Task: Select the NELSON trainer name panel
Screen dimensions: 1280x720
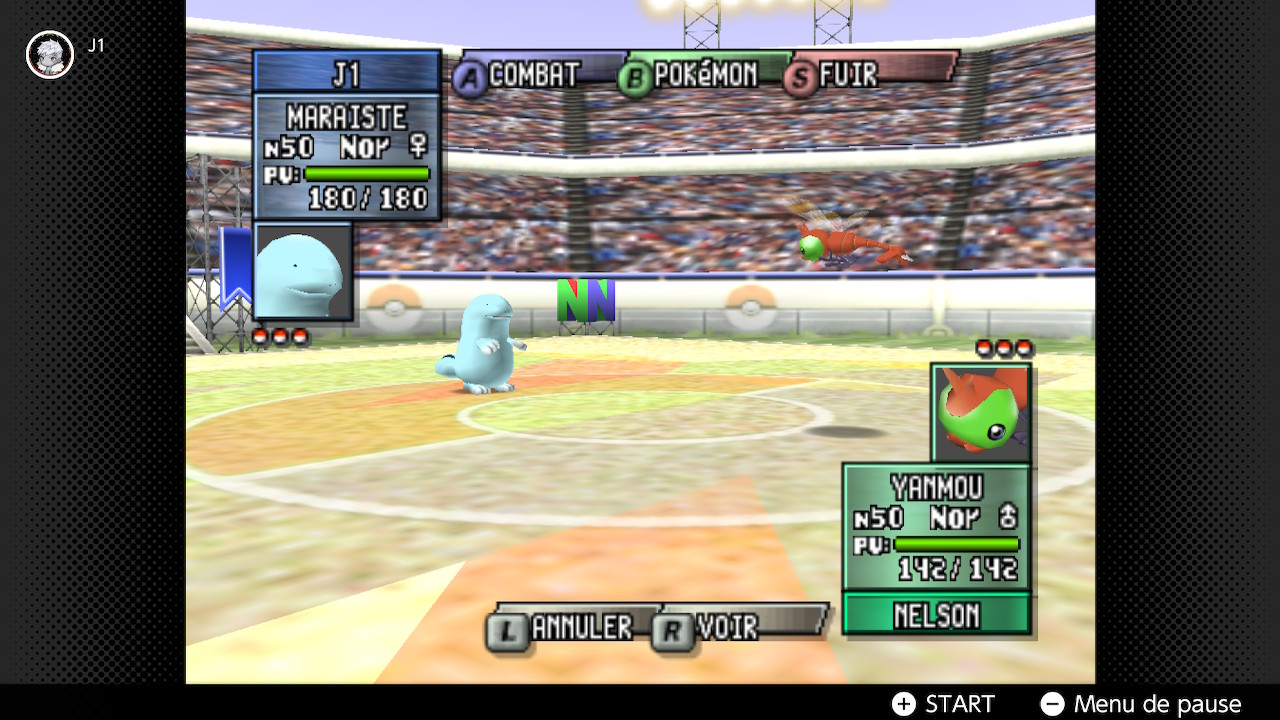Action: point(936,613)
